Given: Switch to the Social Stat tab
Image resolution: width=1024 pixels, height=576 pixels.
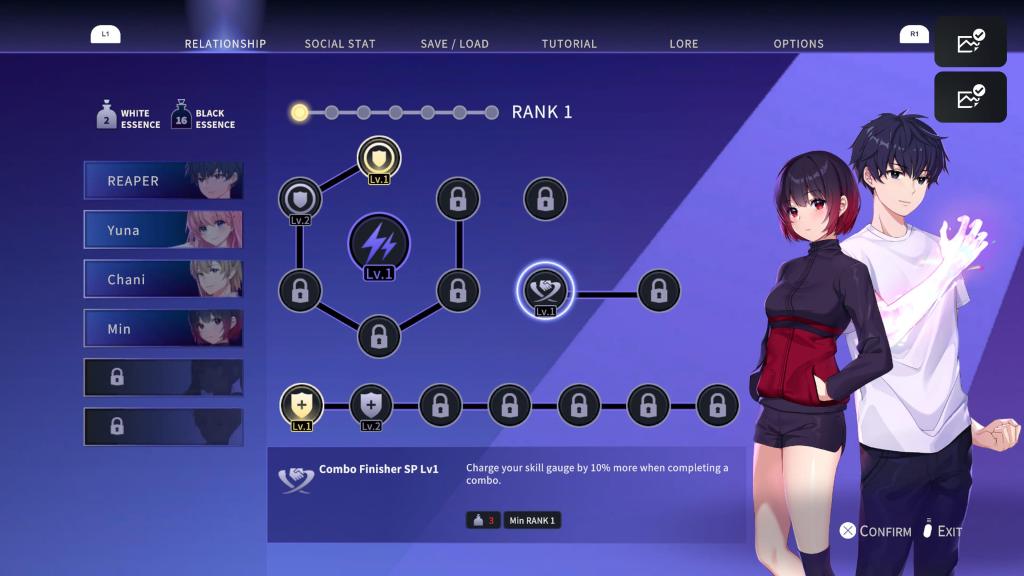Looking at the screenshot, I should pyautogui.click(x=339, y=44).
